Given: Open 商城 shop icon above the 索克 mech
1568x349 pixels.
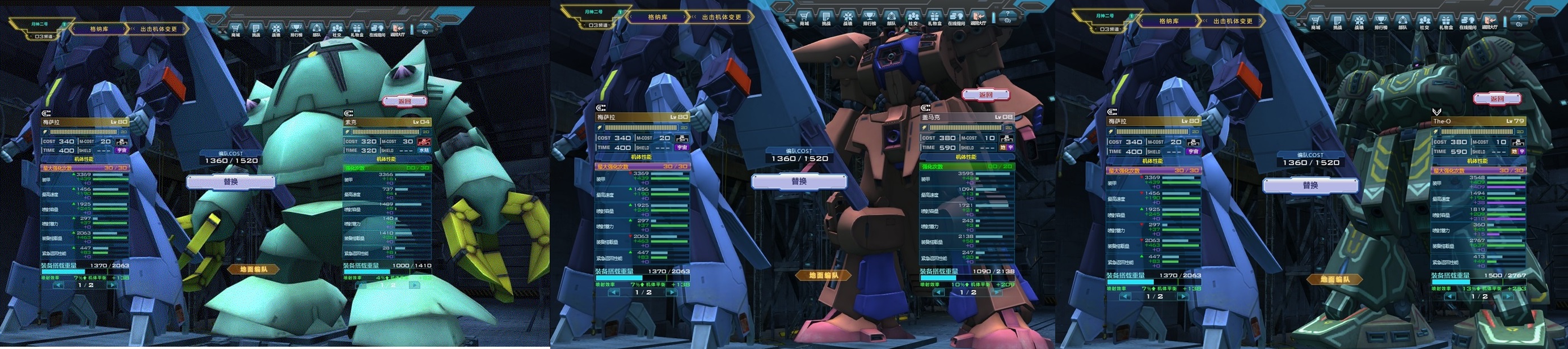Looking at the screenshot, I should 235,29.
